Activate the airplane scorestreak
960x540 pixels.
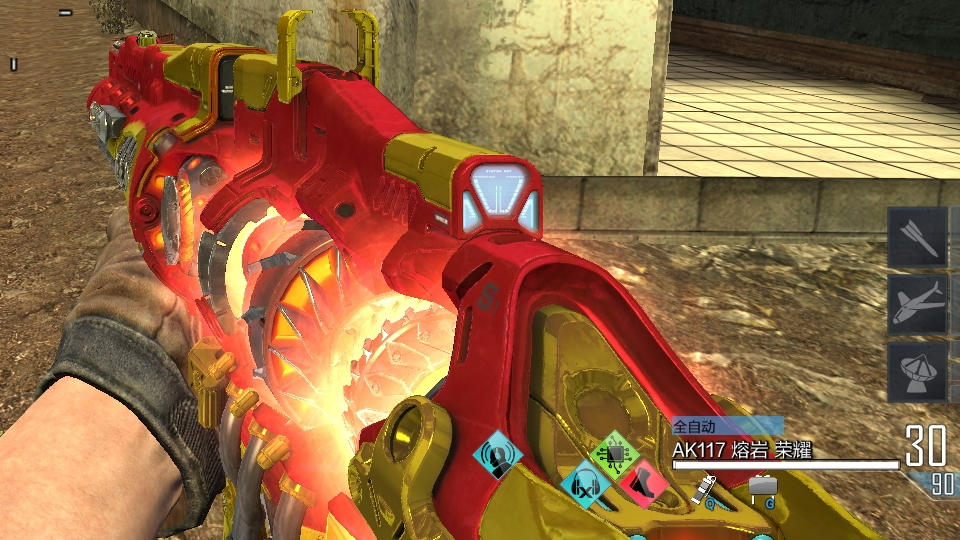[x=917, y=305]
